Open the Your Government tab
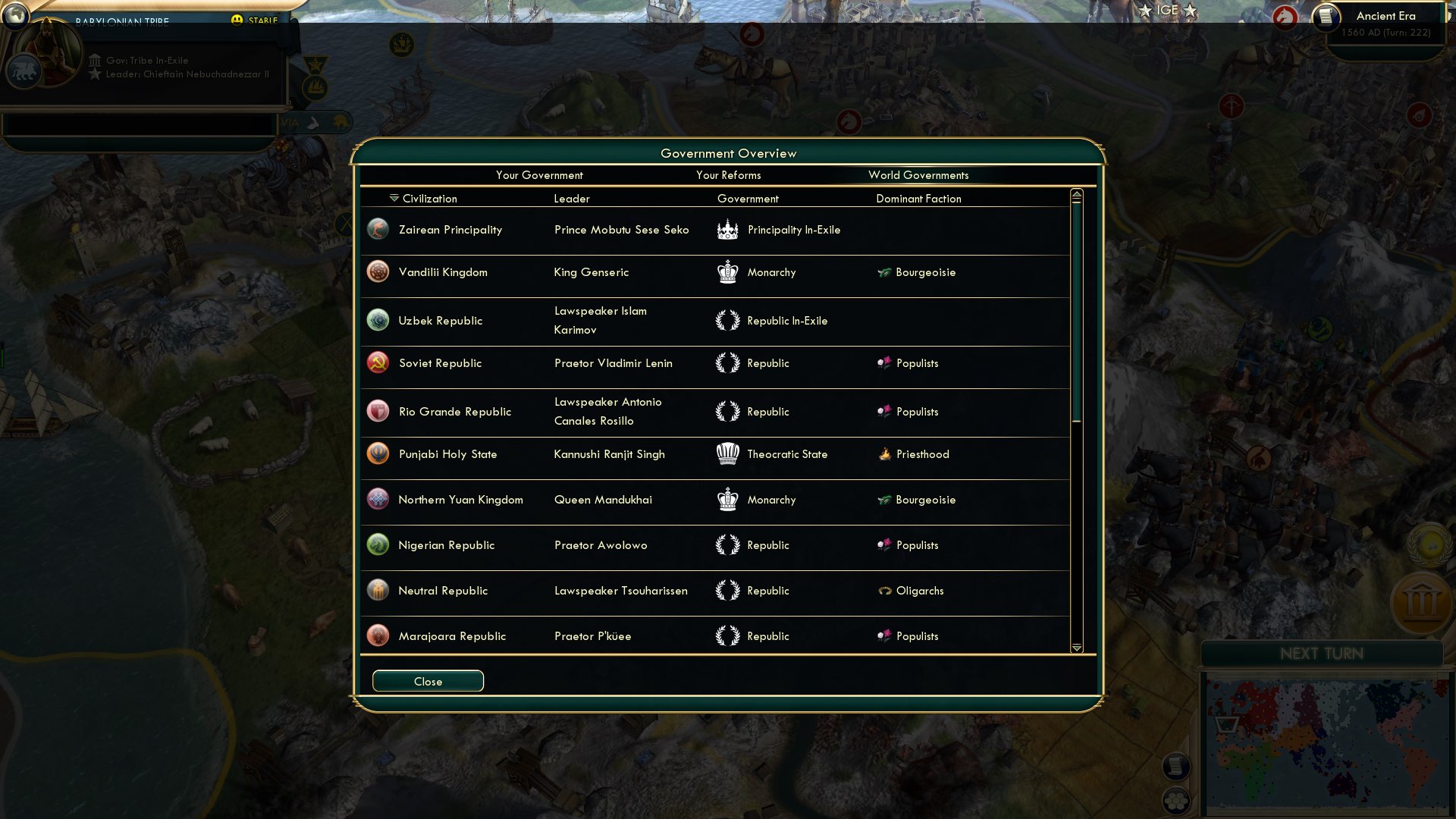Image resolution: width=1456 pixels, height=819 pixels. pyautogui.click(x=539, y=175)
